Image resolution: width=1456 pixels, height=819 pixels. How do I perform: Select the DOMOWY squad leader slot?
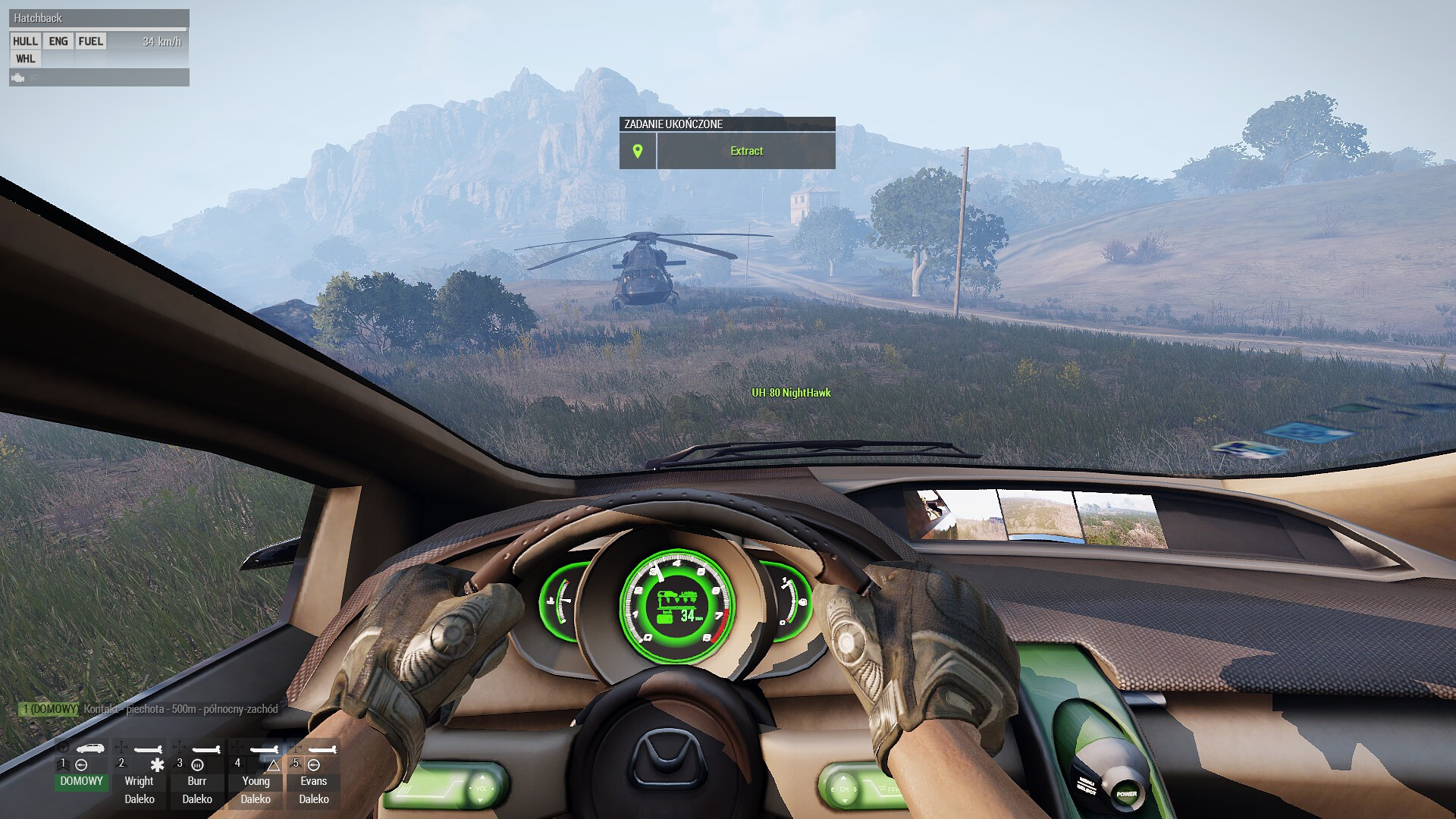(81, 780)
